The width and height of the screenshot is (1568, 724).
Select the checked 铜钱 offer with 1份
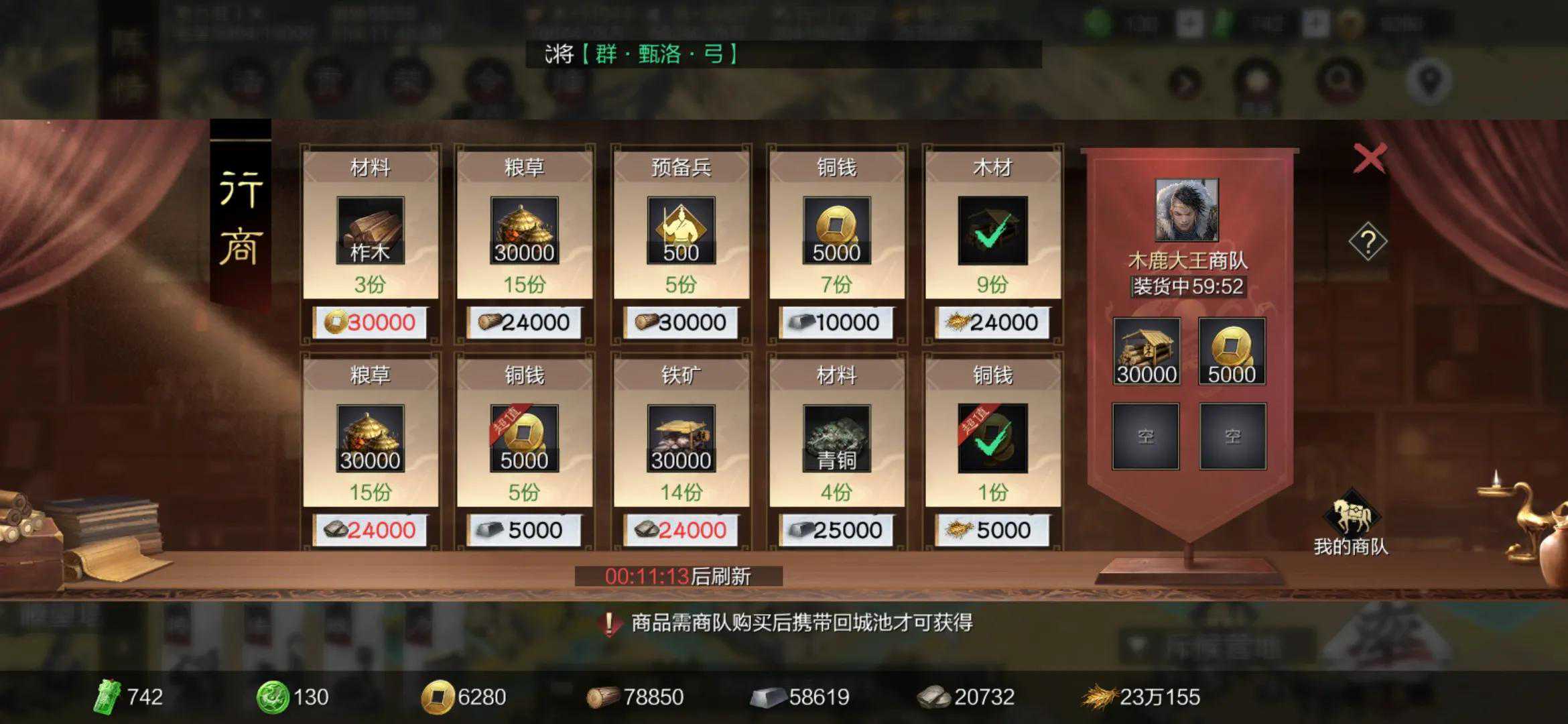click(992, 438)
